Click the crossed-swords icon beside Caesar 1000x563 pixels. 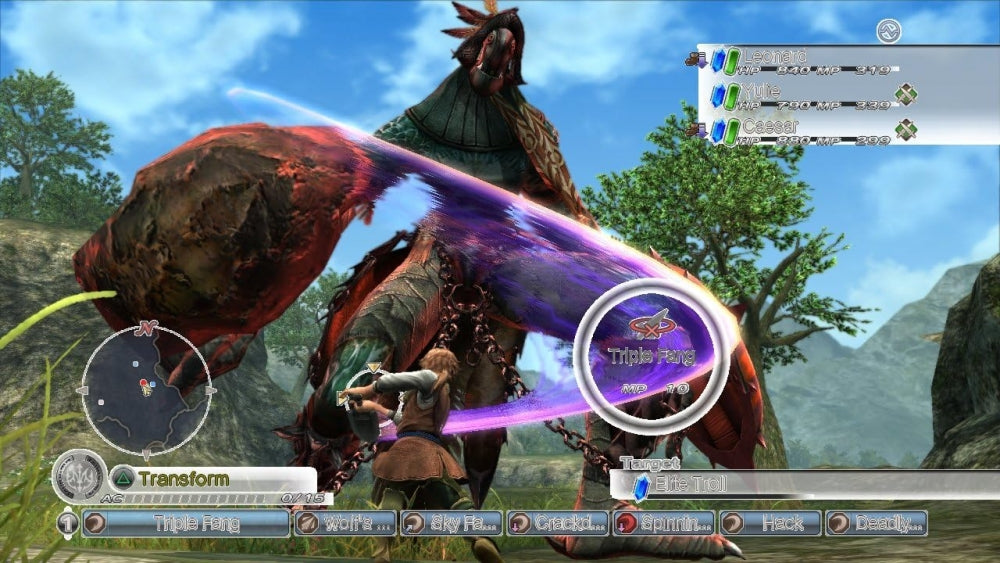[906, 130]
